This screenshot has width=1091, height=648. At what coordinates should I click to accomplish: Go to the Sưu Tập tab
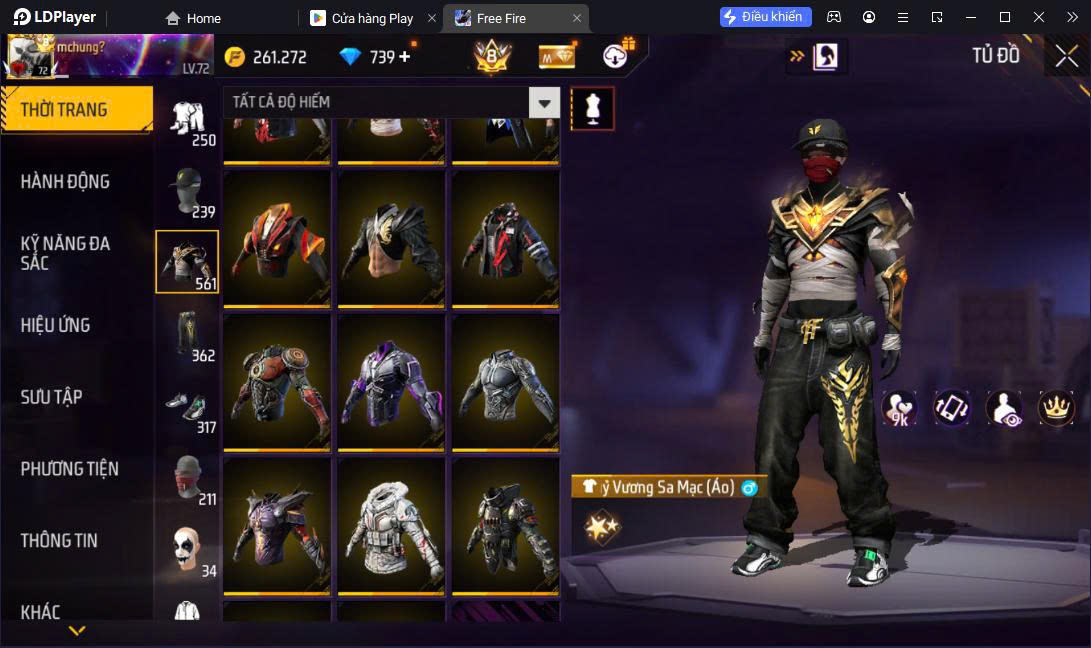point(52,397)
